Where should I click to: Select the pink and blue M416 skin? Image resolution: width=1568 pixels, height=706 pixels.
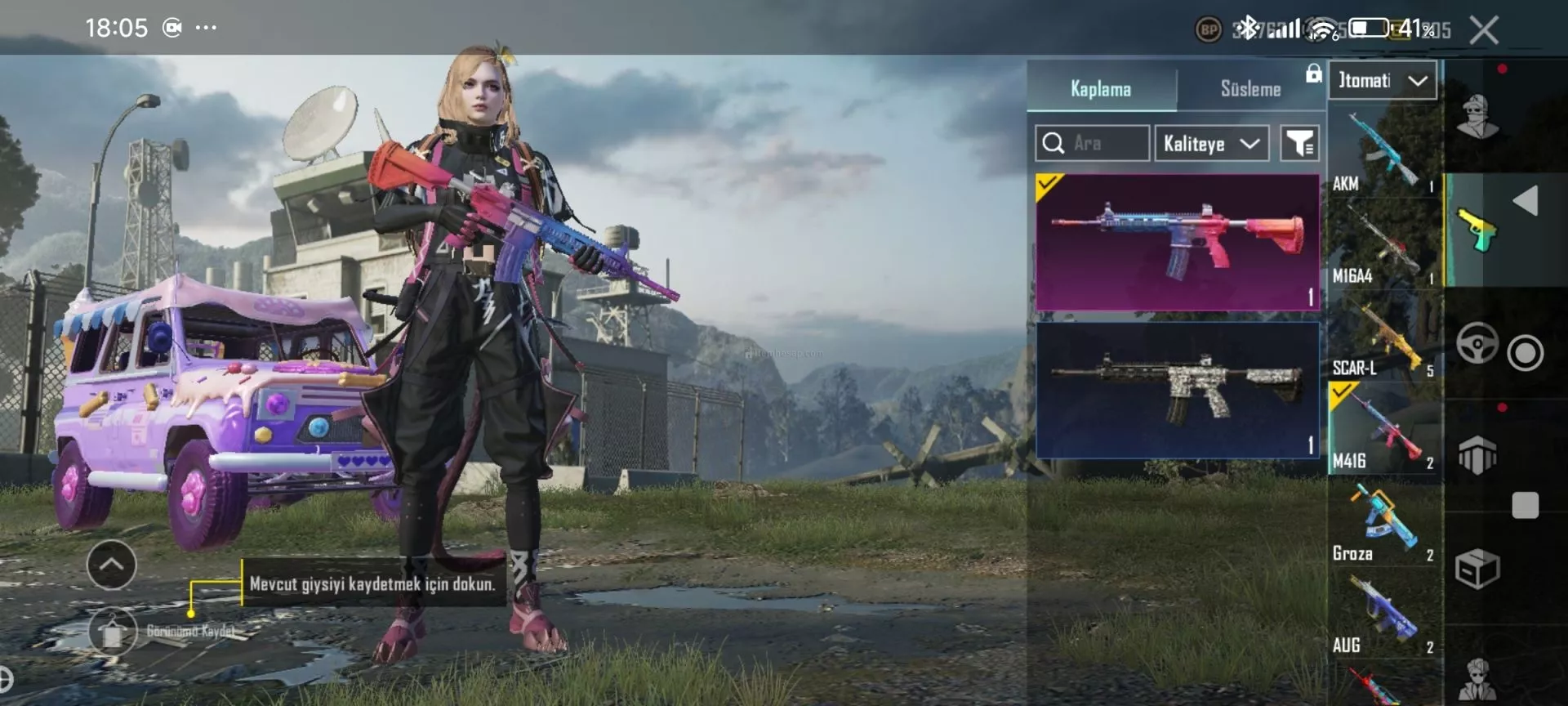pyautogui.click(x=1177, y=242)
